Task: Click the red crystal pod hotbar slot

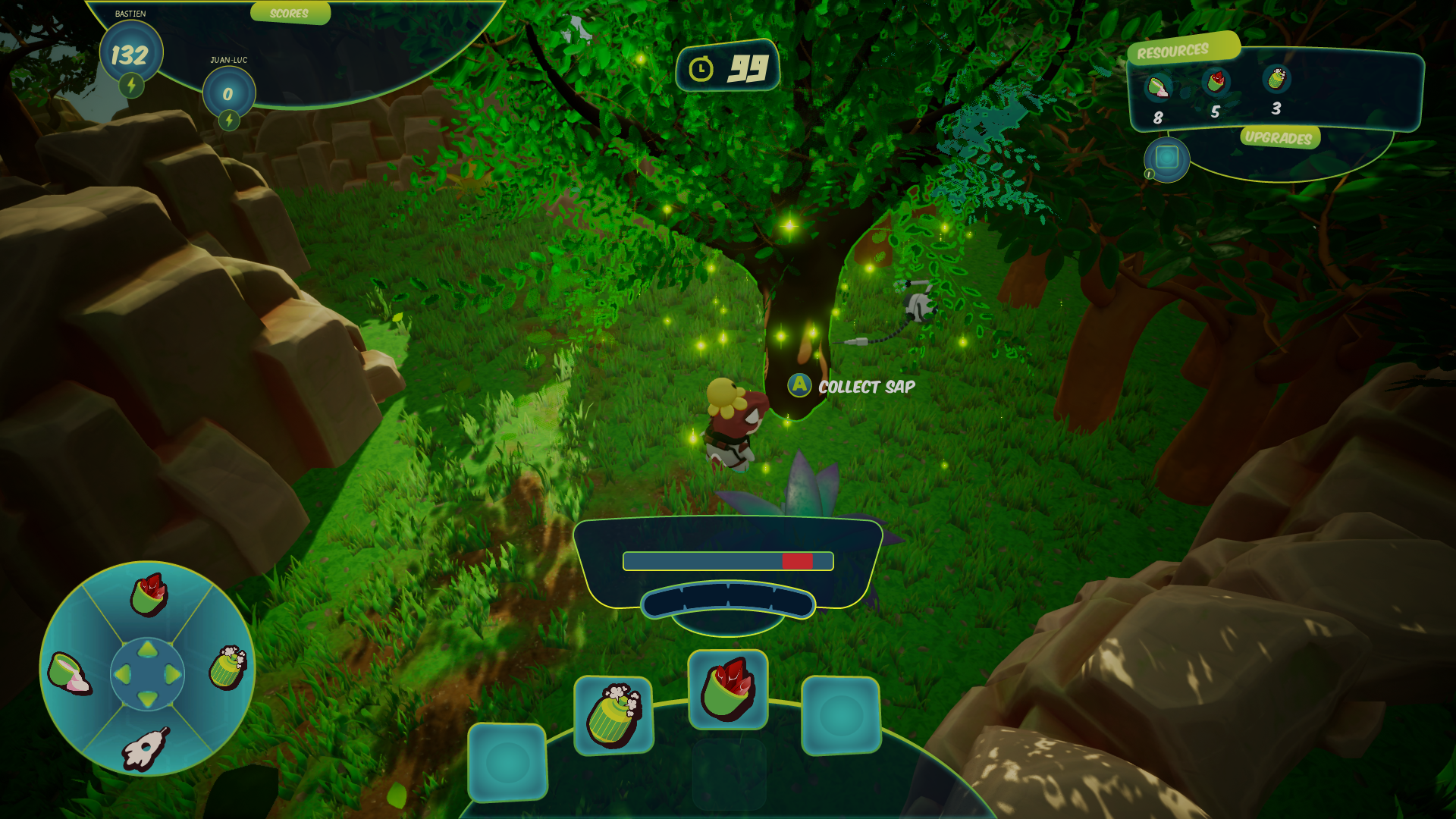Action: click(727, 690)
